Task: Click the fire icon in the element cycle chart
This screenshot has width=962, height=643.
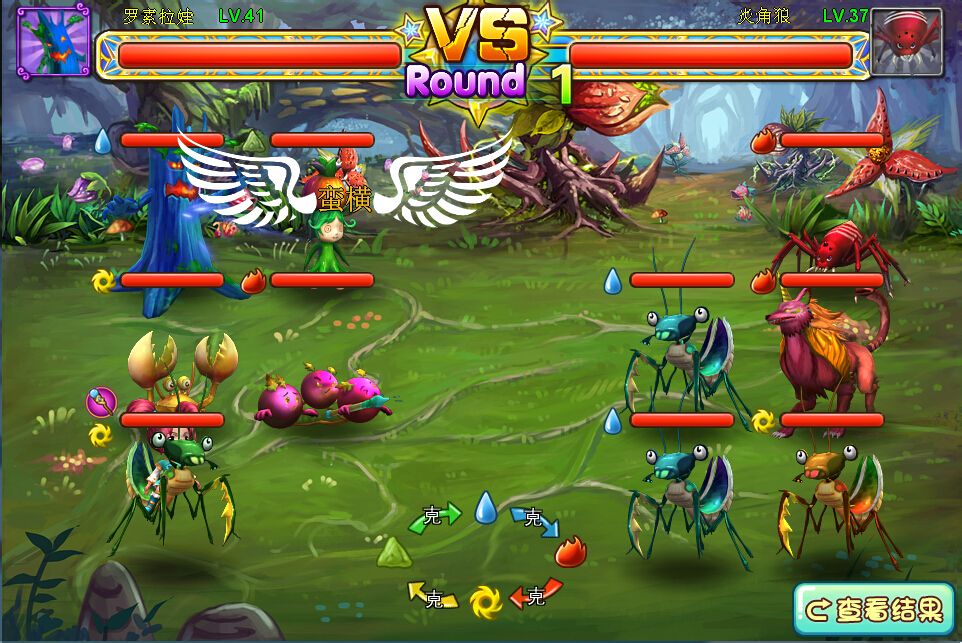Action: (571, 551)
